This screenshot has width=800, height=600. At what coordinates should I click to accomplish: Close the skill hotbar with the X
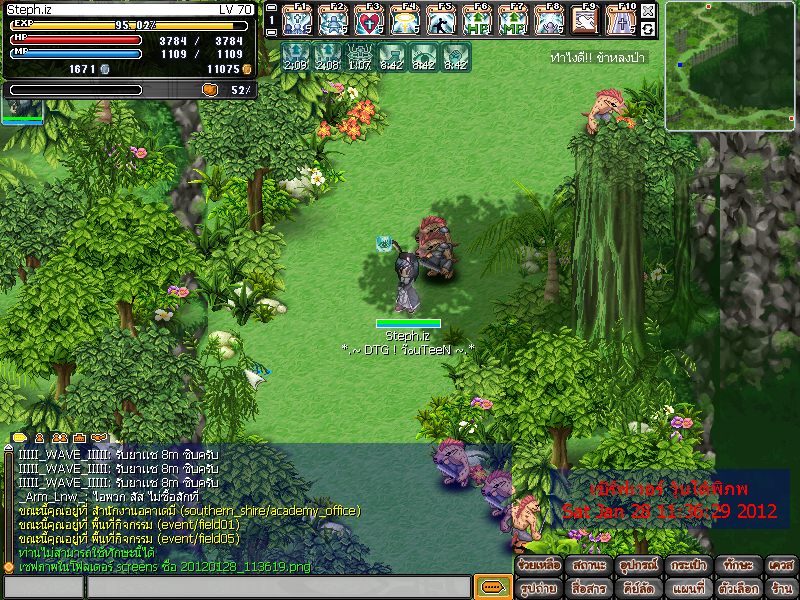648,12
